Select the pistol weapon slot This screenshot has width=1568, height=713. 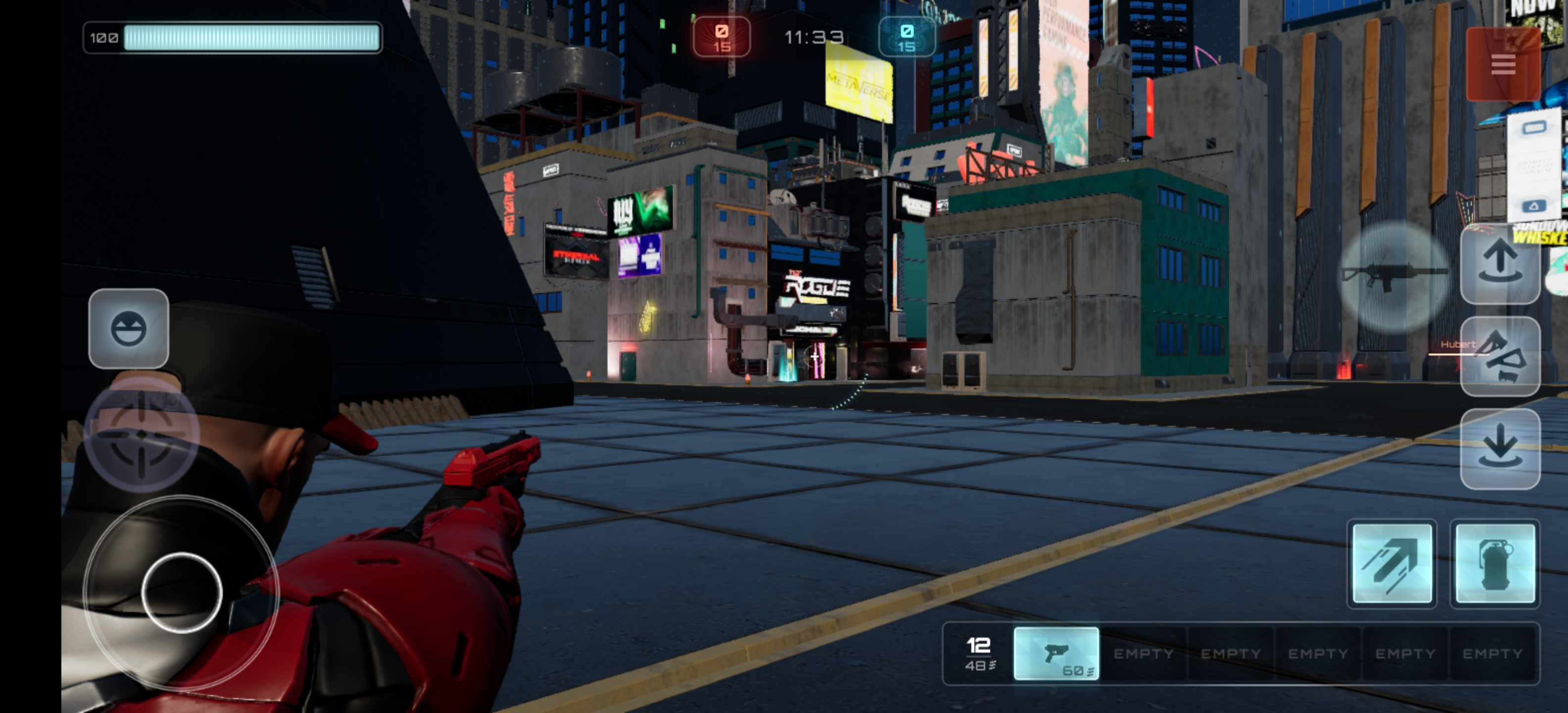(1056, 653)
